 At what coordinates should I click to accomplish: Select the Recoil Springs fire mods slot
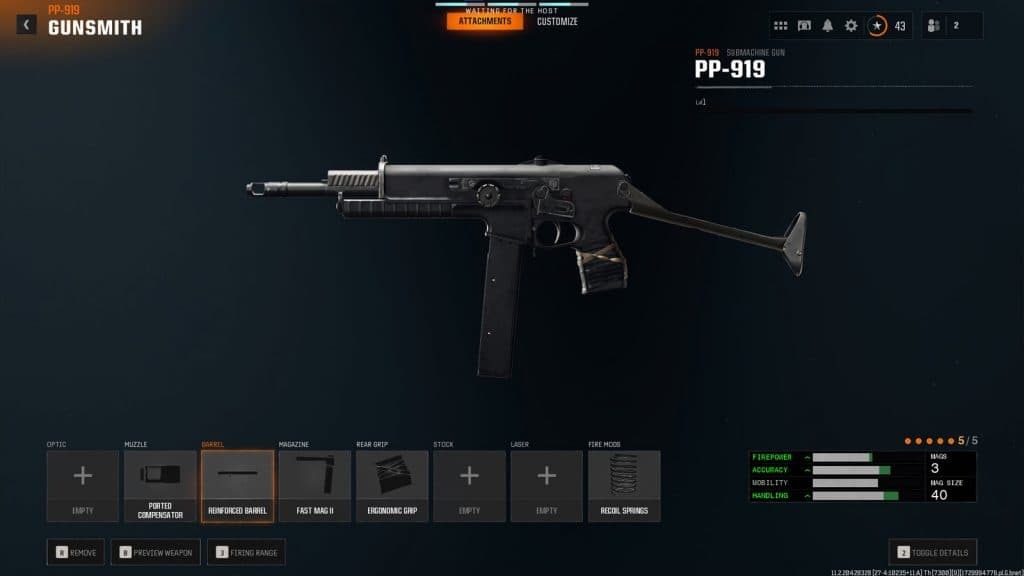[x=624, y=485]
